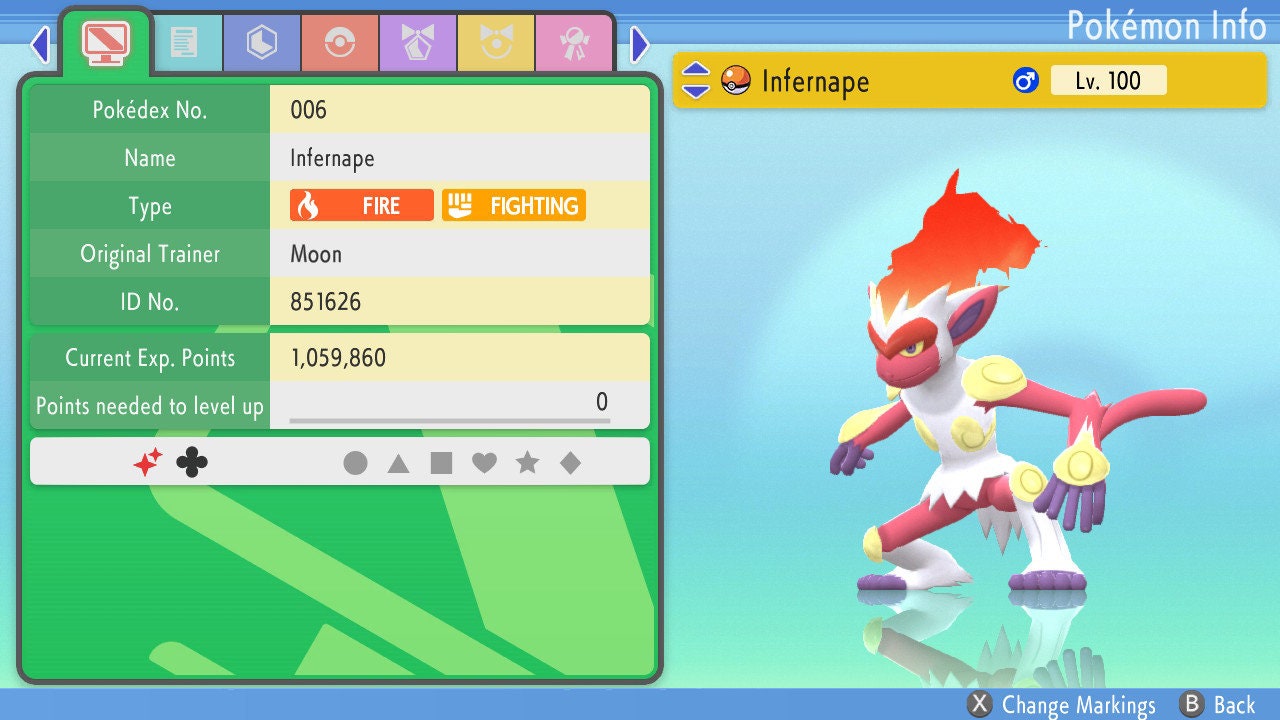The image size is (1280, 720).
Task: Toggle the circle marking
Action: click(355, 463)
